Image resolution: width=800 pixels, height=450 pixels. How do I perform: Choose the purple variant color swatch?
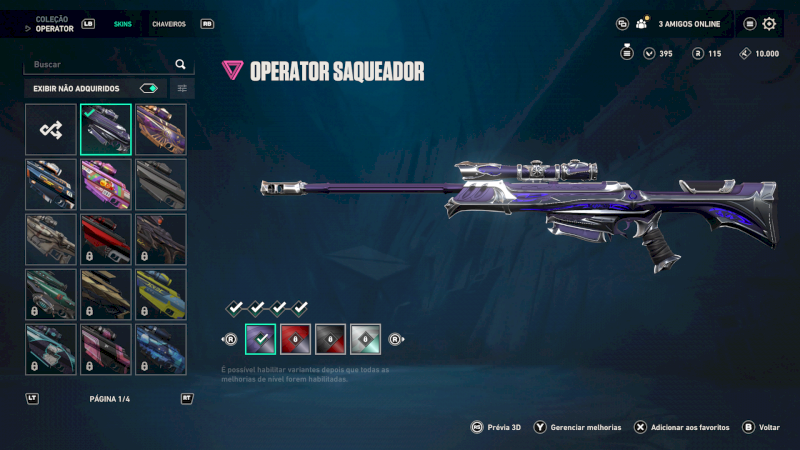260,340
